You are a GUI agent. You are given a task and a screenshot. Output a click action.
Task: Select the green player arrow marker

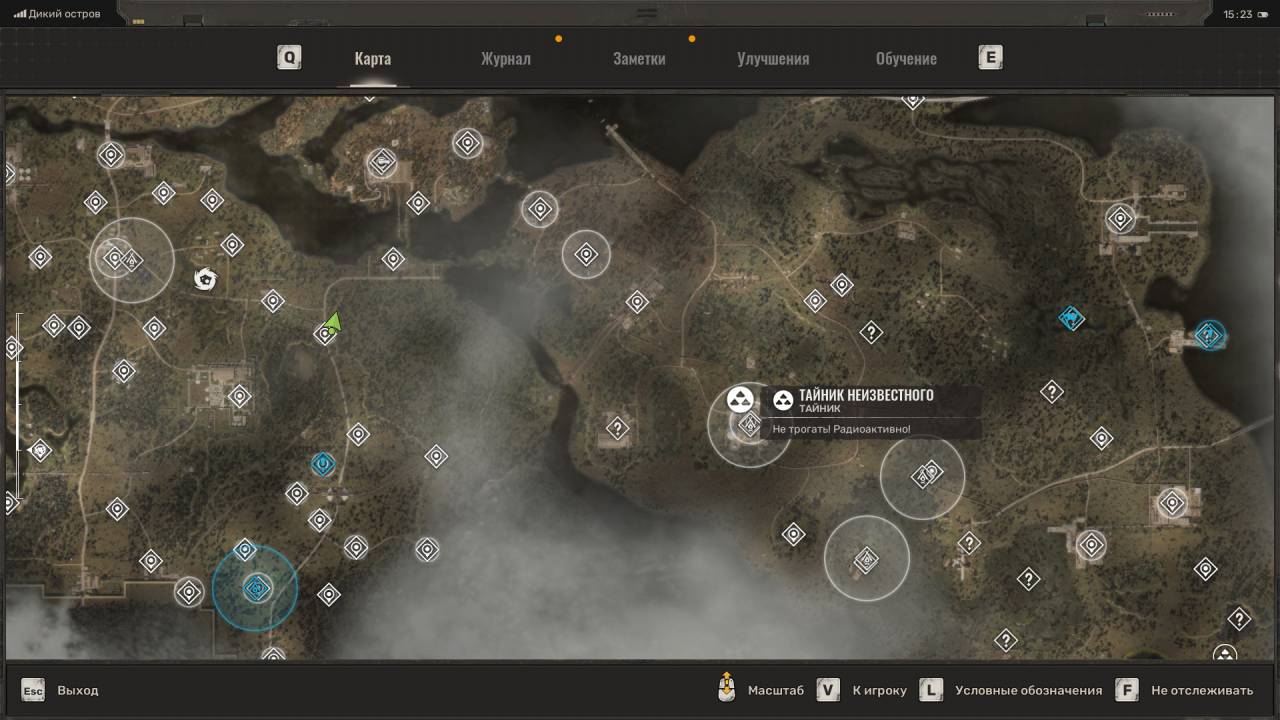tap(334, 322)
